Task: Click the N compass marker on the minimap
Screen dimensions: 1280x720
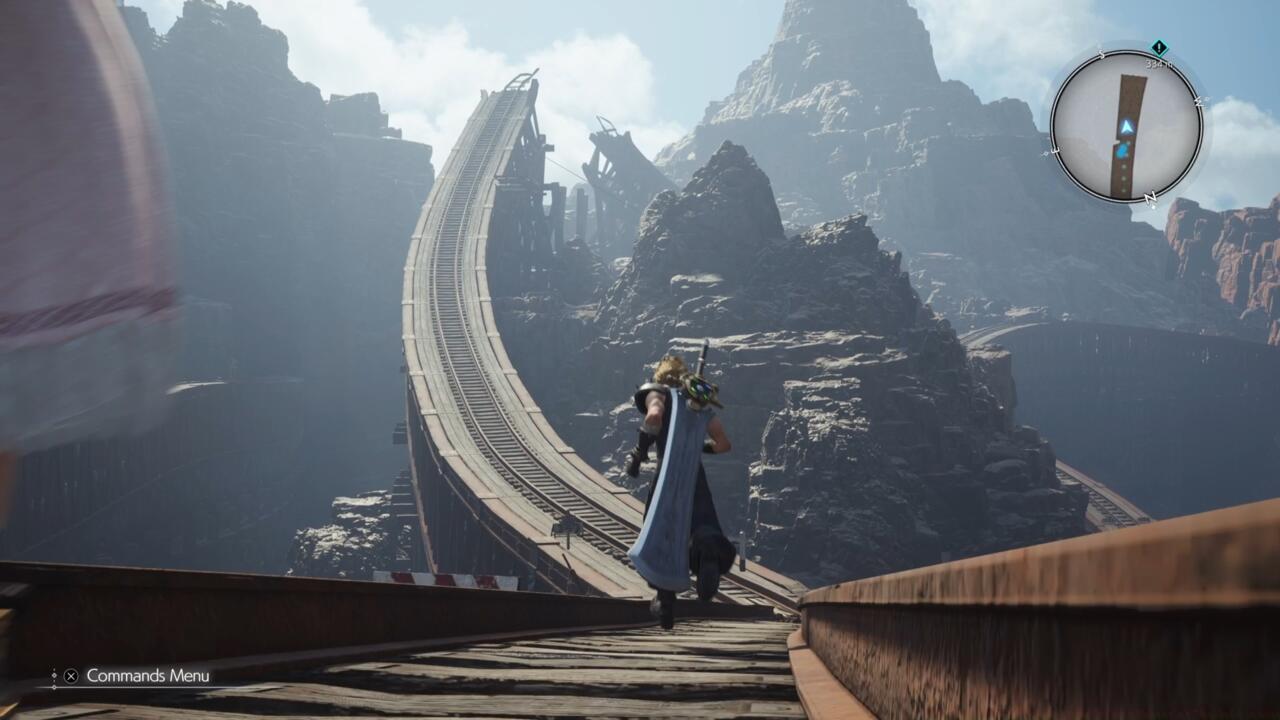Action: pos(1149,197)
